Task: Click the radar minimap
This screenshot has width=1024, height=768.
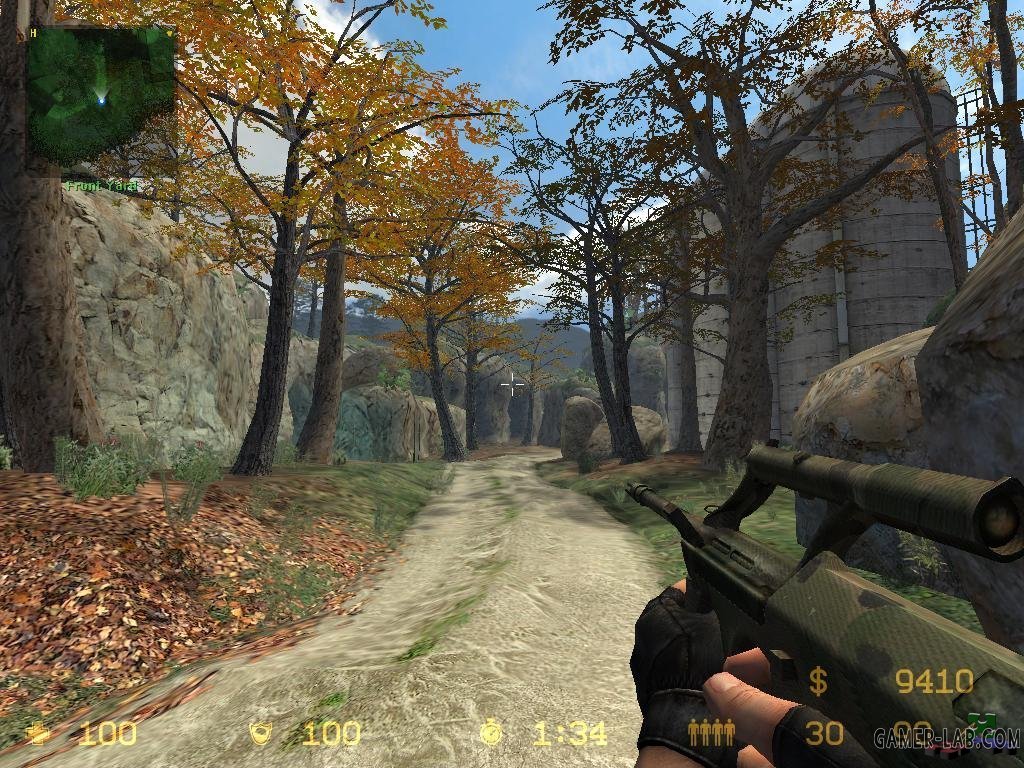Action: 100,97
